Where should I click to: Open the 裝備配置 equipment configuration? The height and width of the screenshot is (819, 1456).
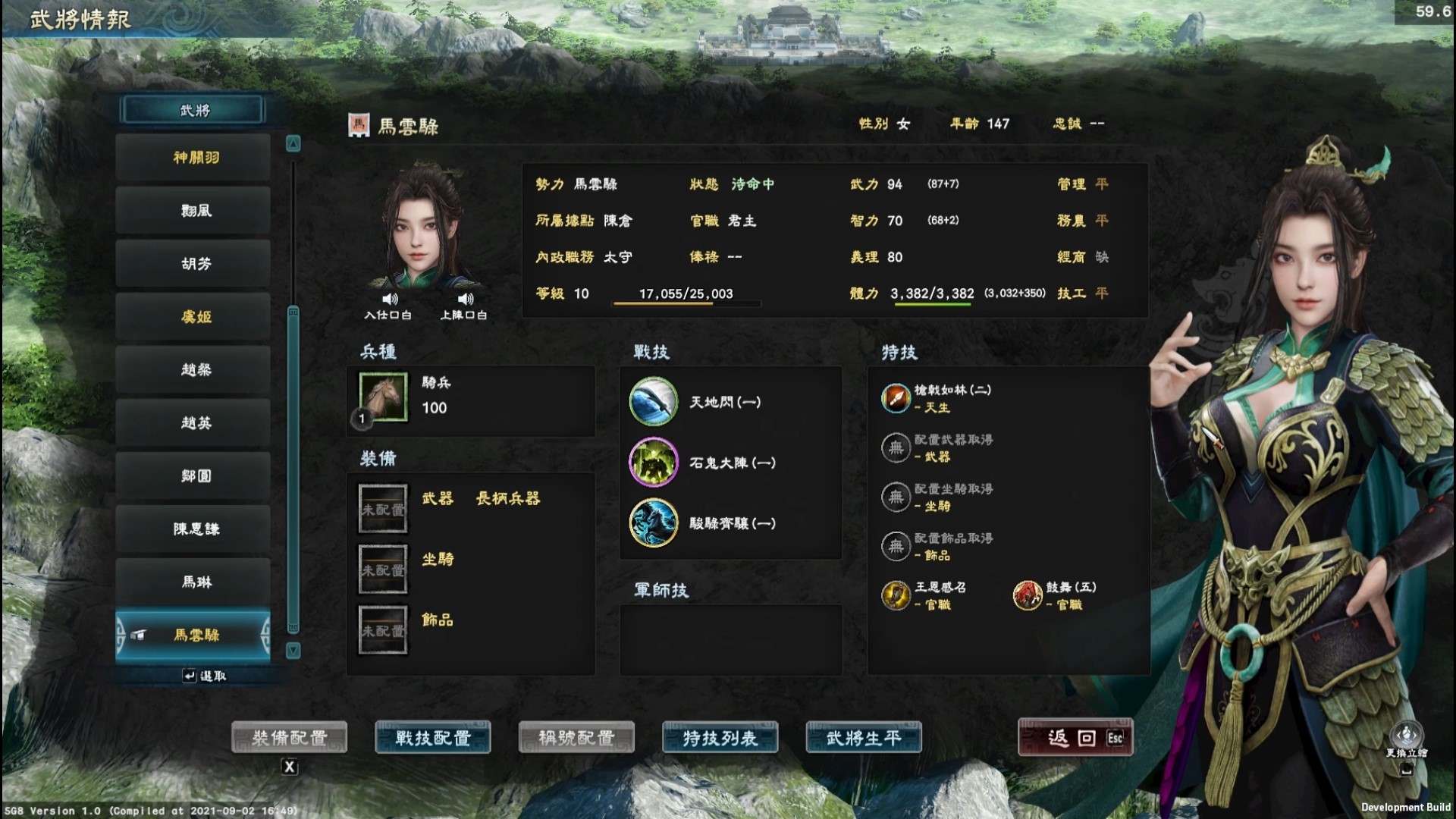pyautogui.click(x=291, y=736)
